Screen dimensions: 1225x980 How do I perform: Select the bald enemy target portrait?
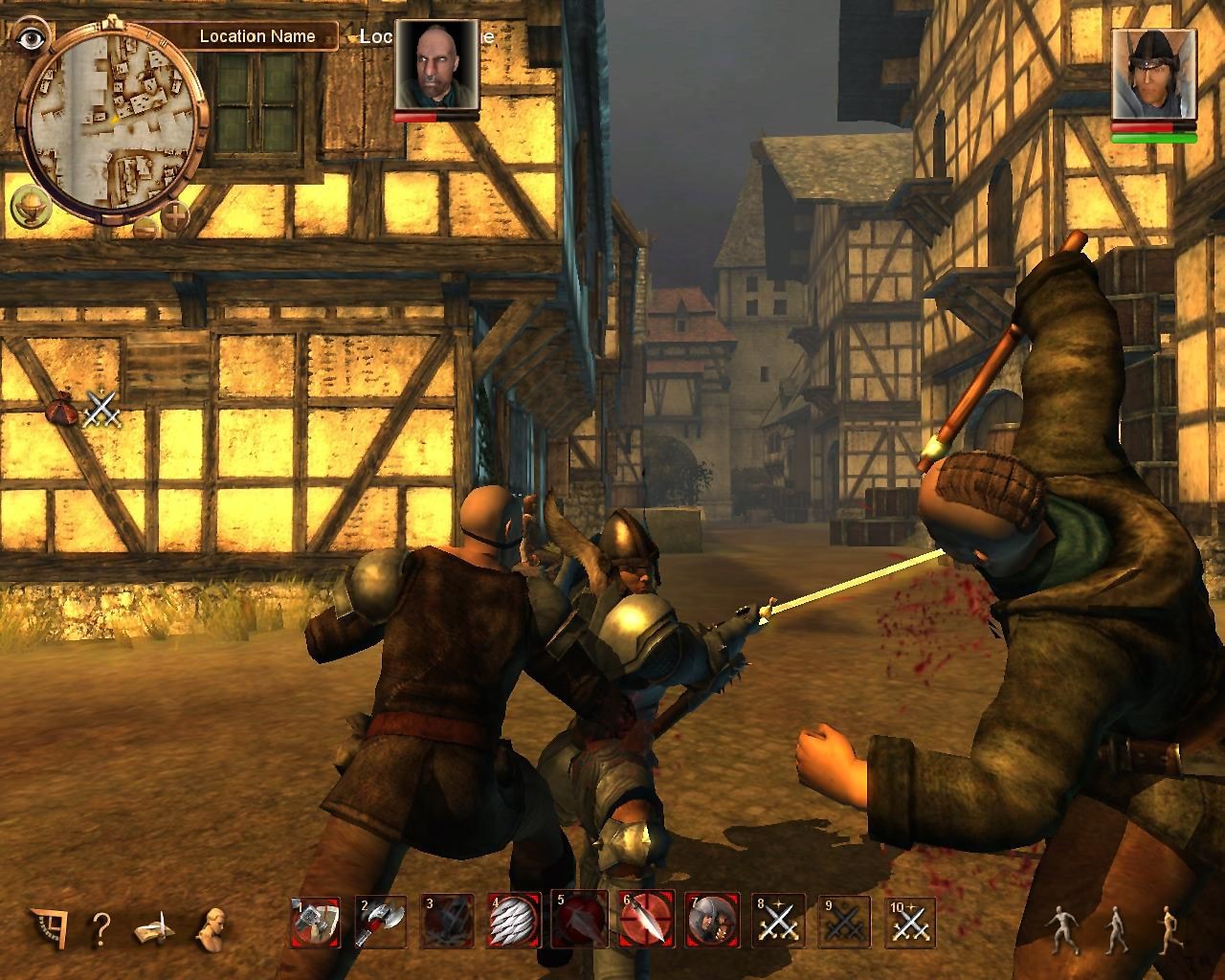(436, 65)
